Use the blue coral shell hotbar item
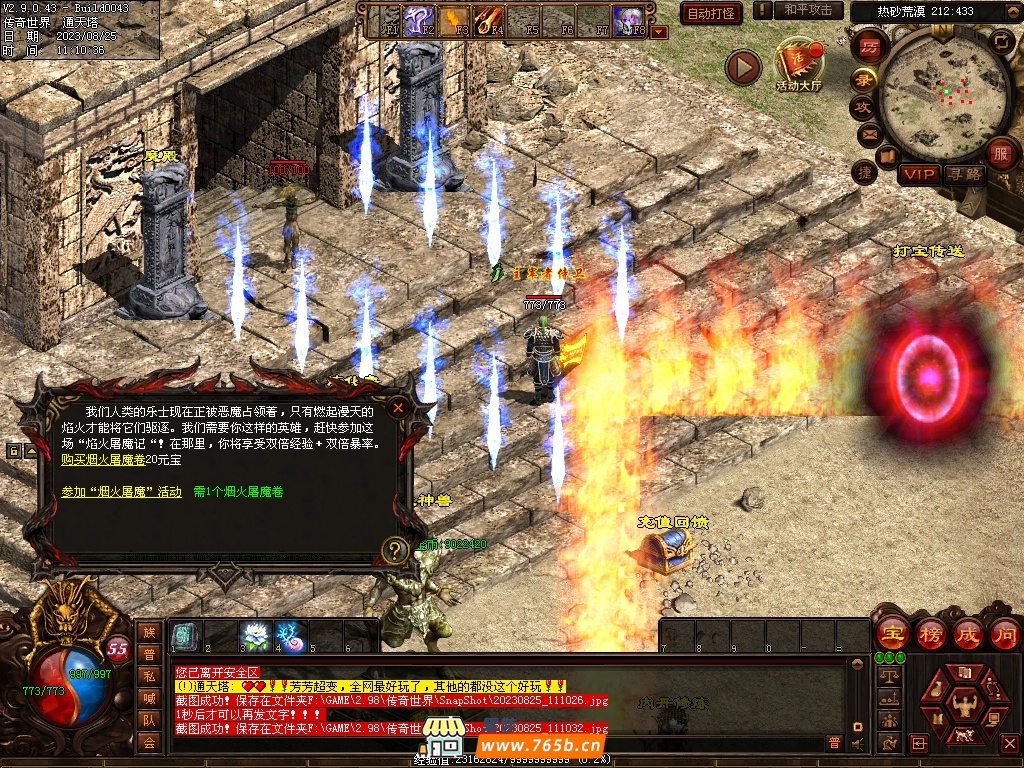This screenshot has height=768, width=1024. [x=291, y=636]
